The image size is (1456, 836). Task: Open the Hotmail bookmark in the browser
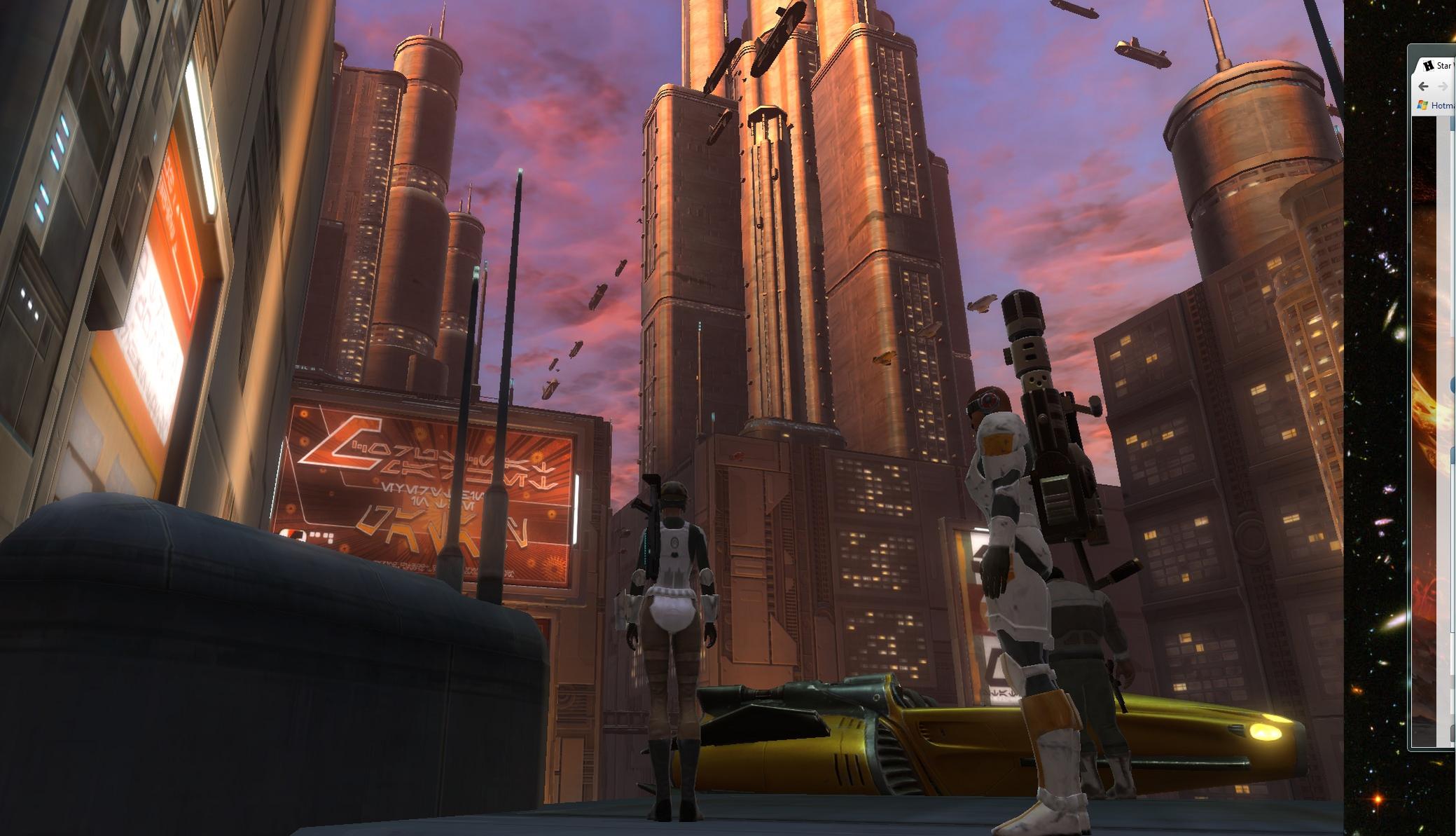1438,105
